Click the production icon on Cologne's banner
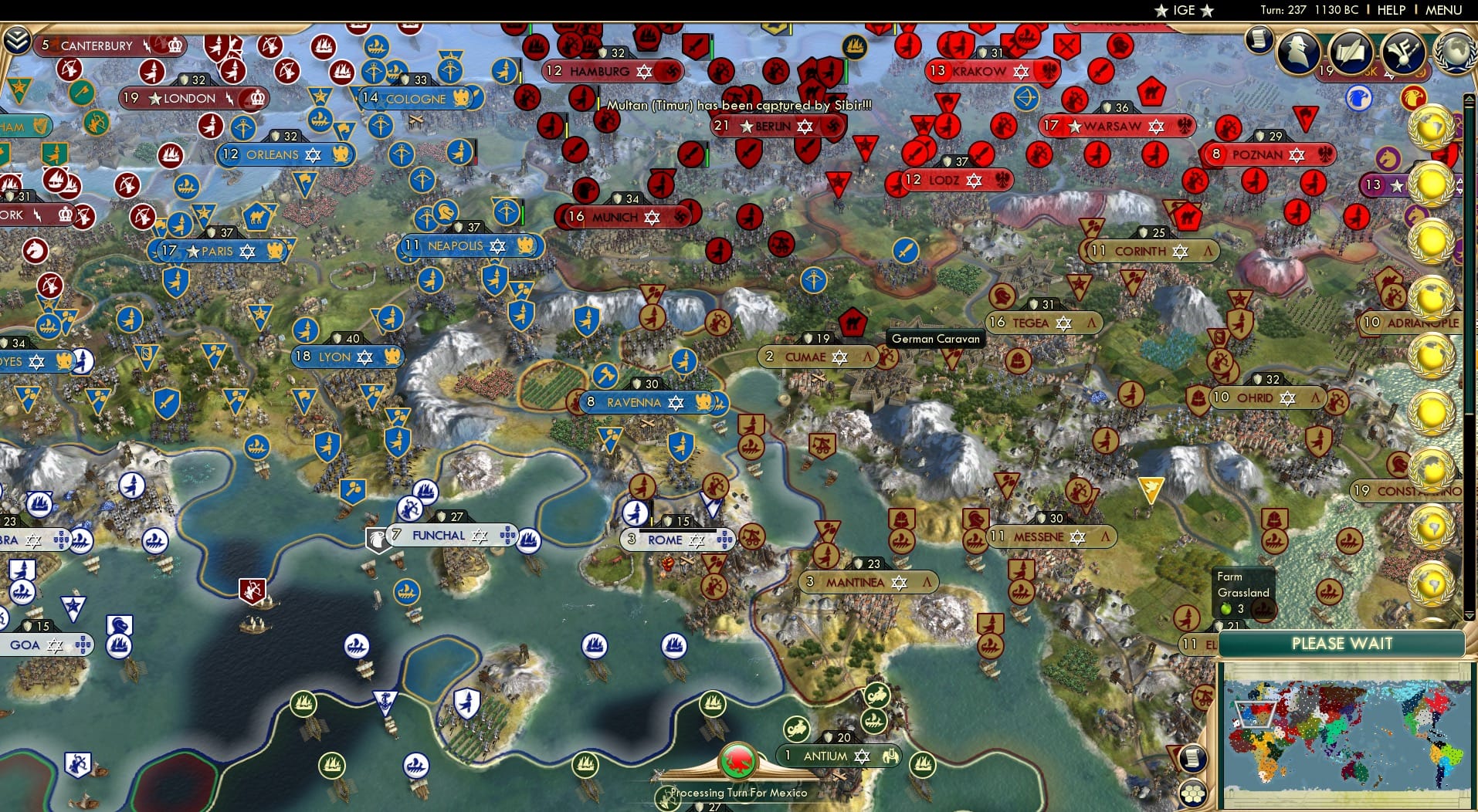This screenshot has height=812, width=1478. [x=461, y=99]
